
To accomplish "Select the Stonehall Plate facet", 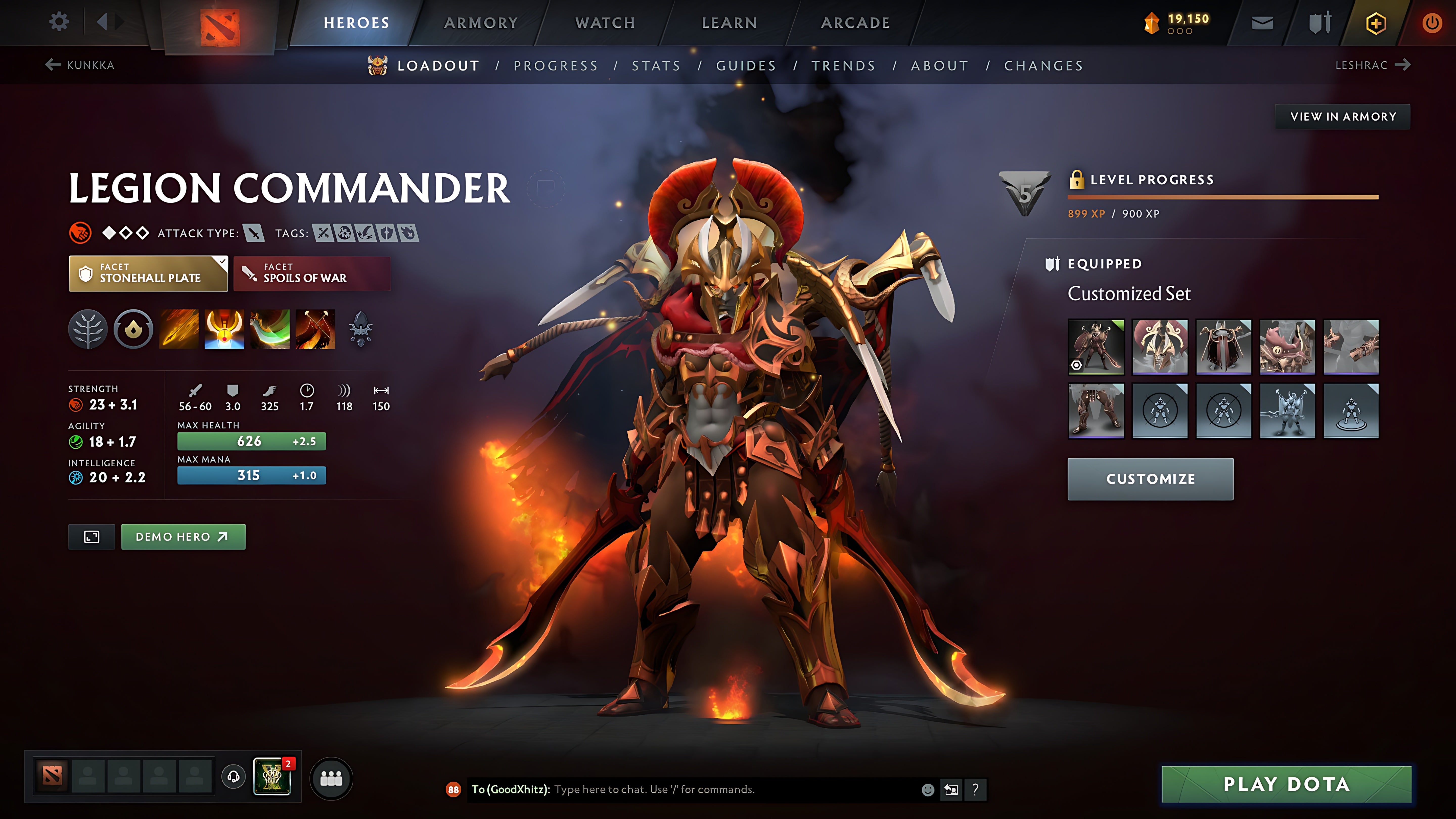I will point(148,274).
